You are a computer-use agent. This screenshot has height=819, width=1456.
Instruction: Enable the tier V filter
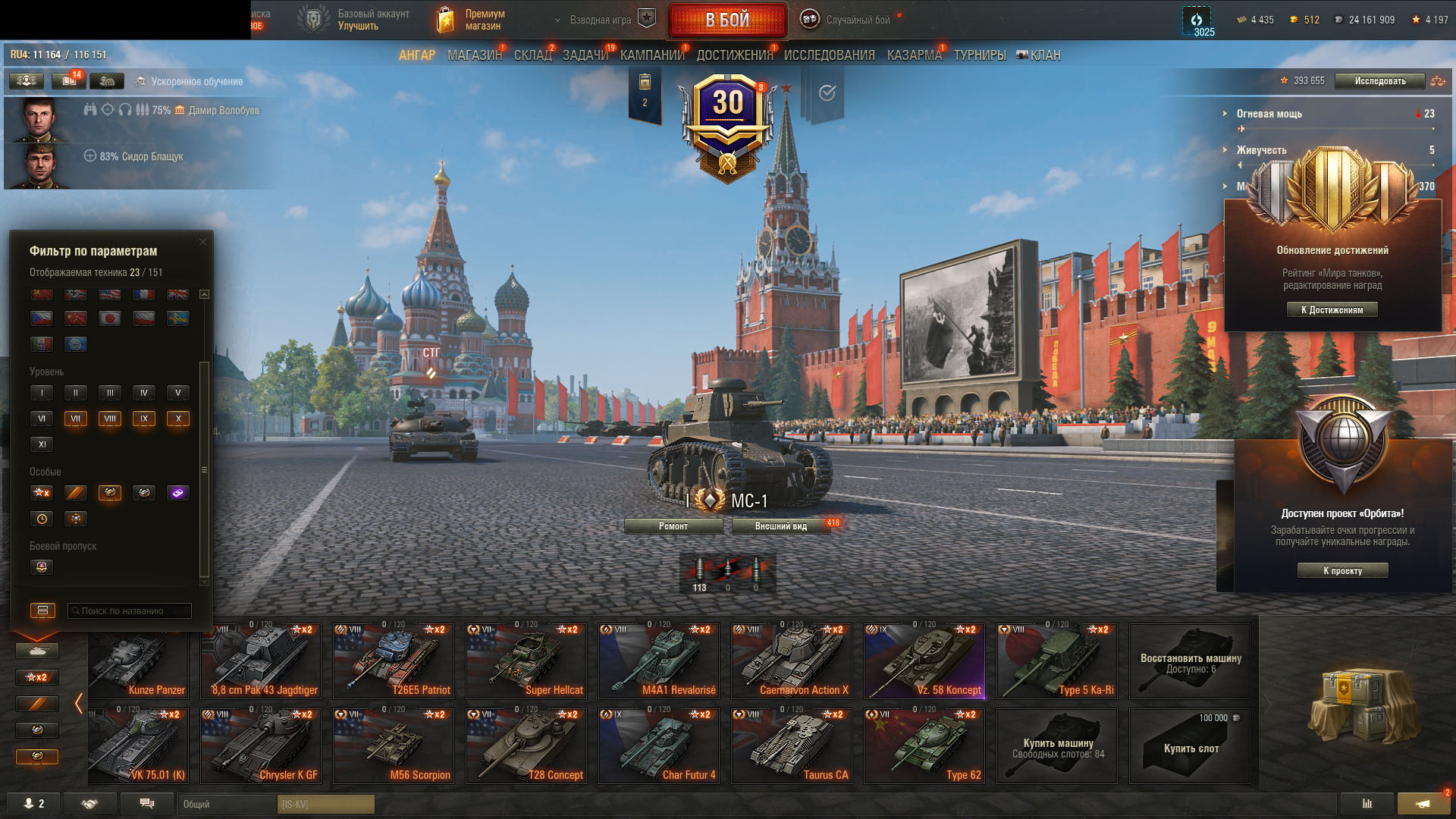click(x=178, y=393)
